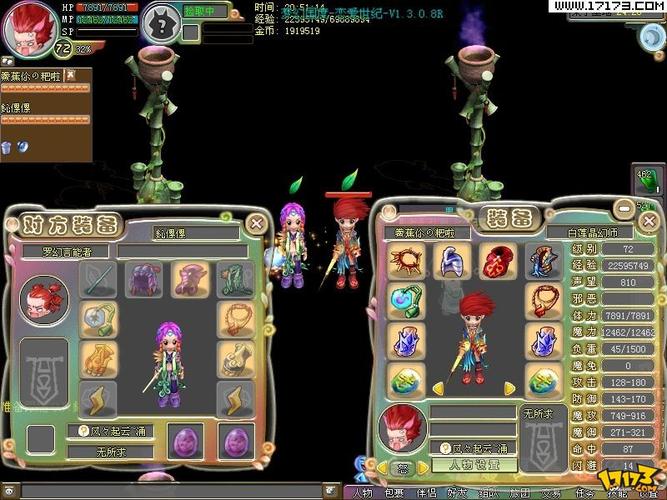Open the 人物 character menu in bottom bar
The image size is (667, 500).
361,493
